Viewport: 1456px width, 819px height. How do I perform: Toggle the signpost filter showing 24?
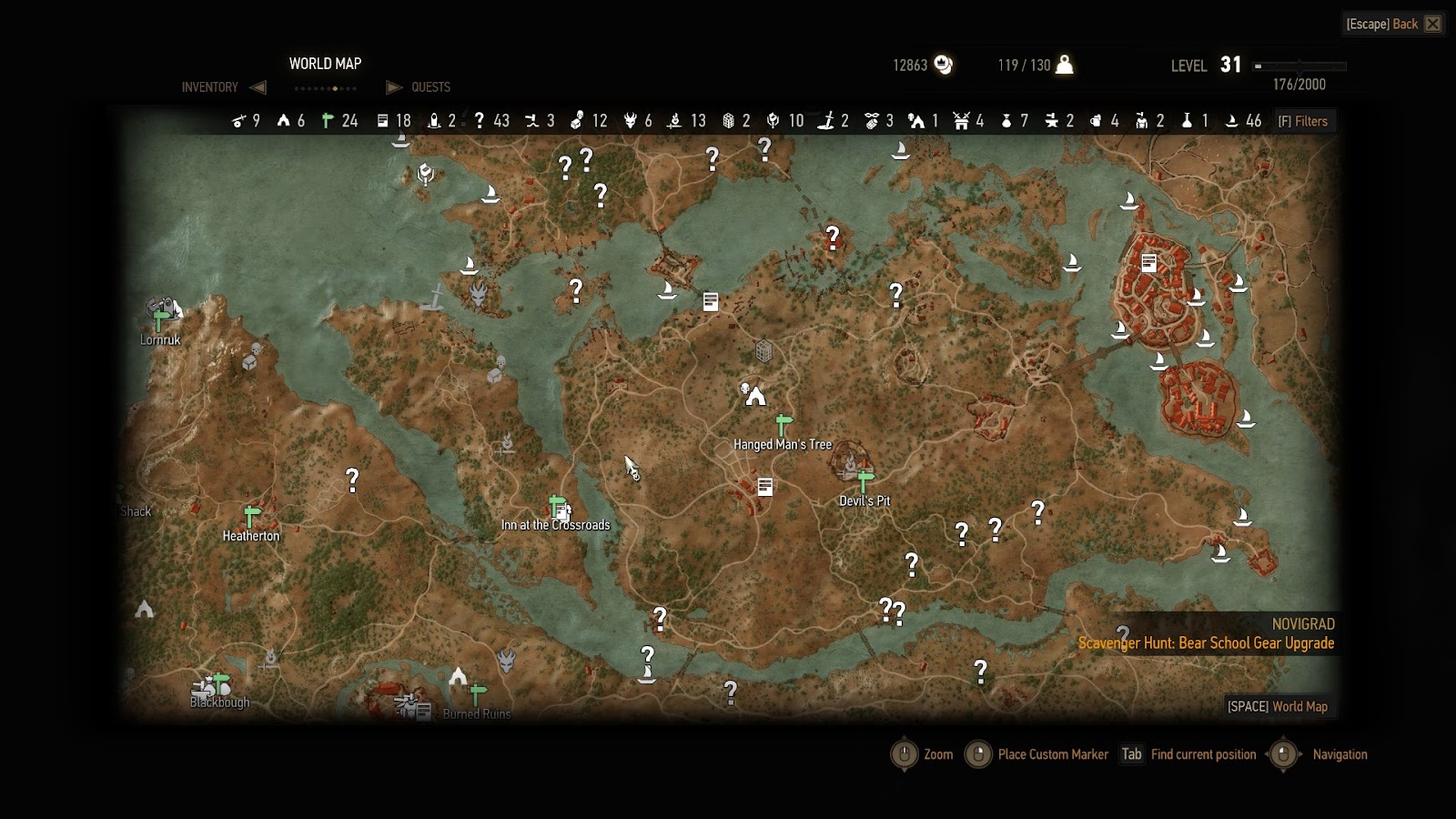pyautogui.click(x=340, y=121)
